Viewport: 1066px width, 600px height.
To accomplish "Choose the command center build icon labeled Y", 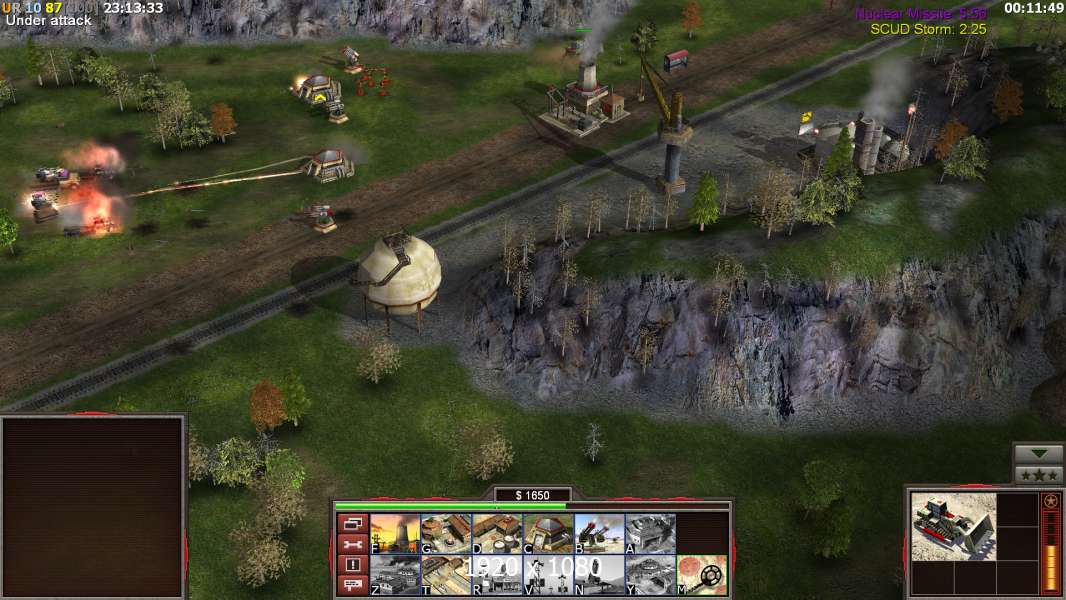I will pyautogui.click(x=650, y=574).
